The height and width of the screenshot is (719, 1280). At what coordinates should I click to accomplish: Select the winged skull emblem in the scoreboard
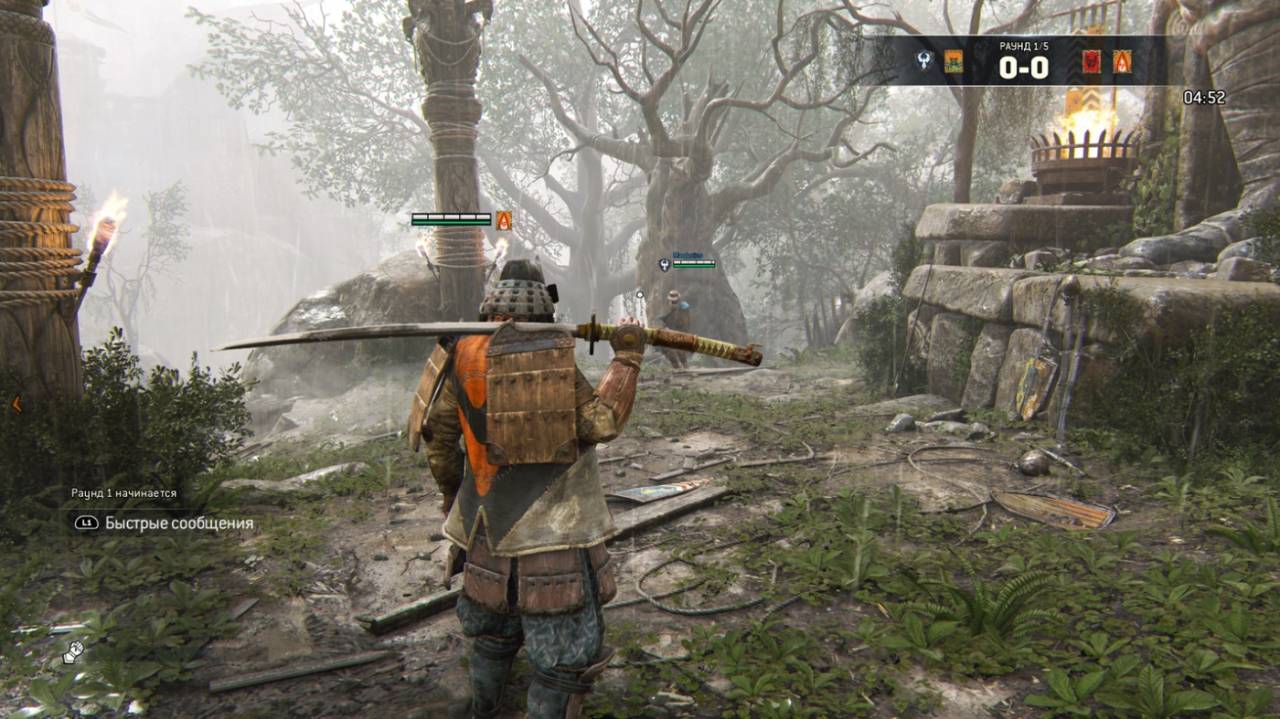click(x=926, y=61)
